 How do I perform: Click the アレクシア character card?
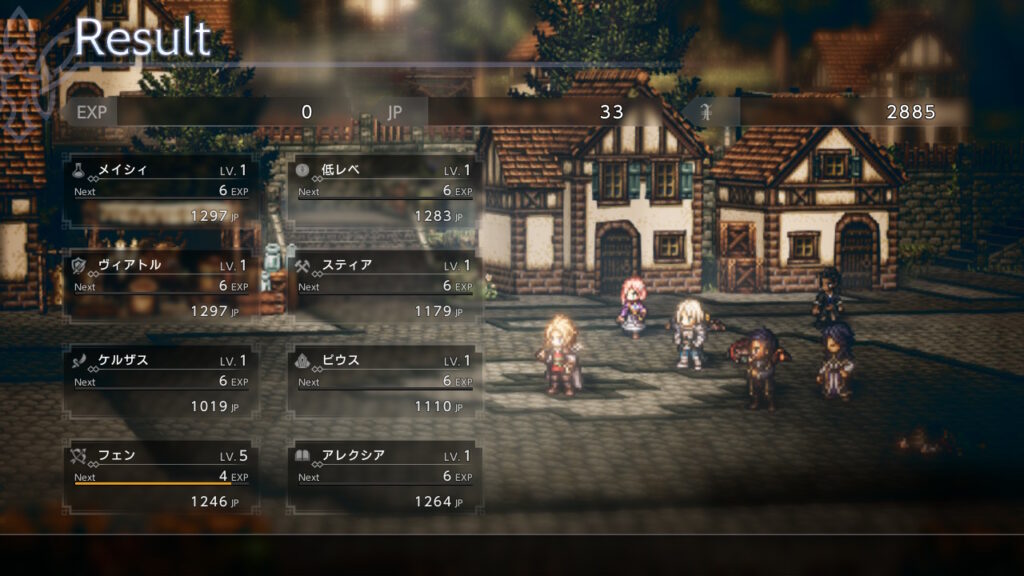[x=384, y=478]
